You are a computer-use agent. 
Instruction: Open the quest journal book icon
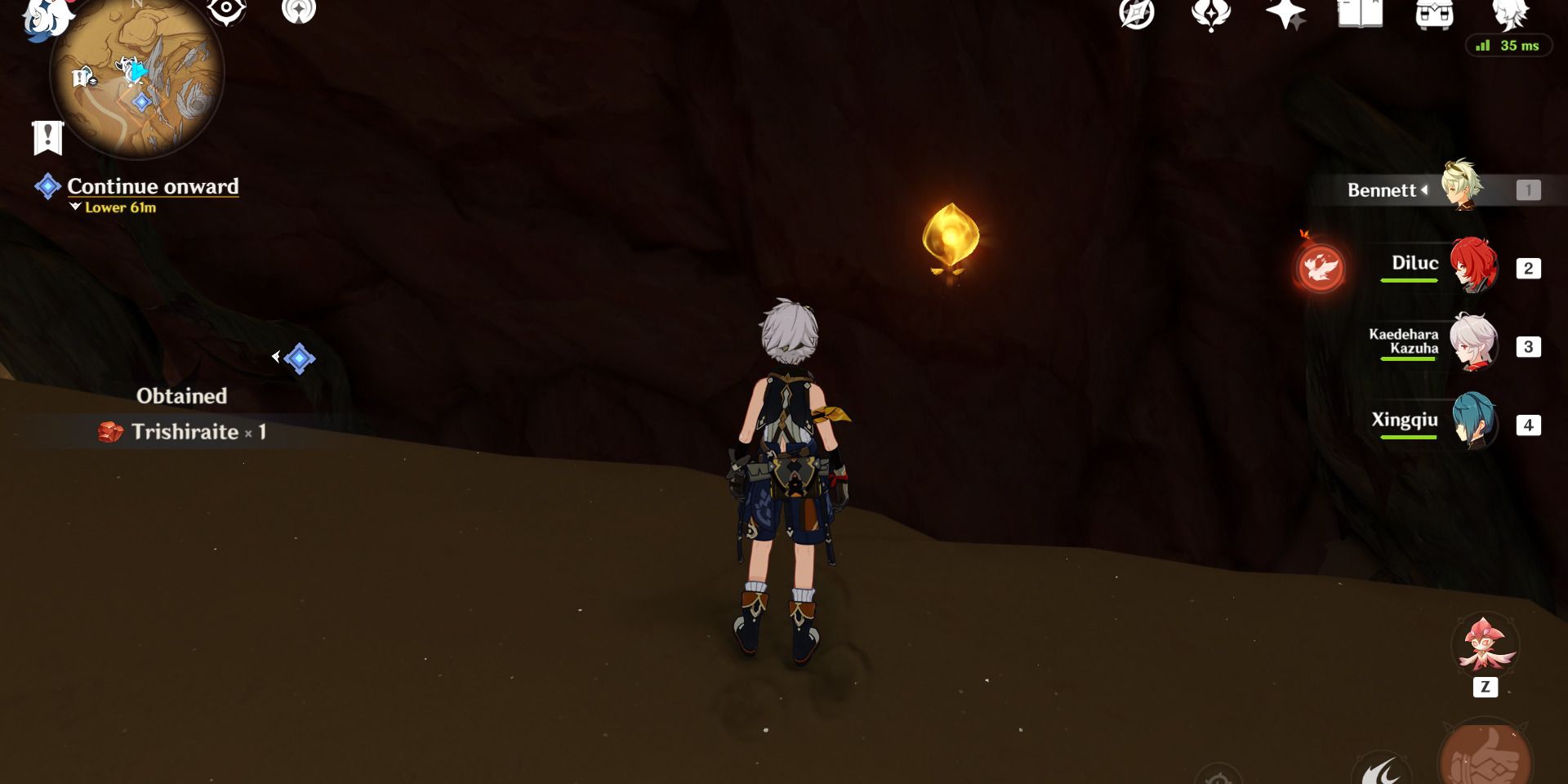1360,14
